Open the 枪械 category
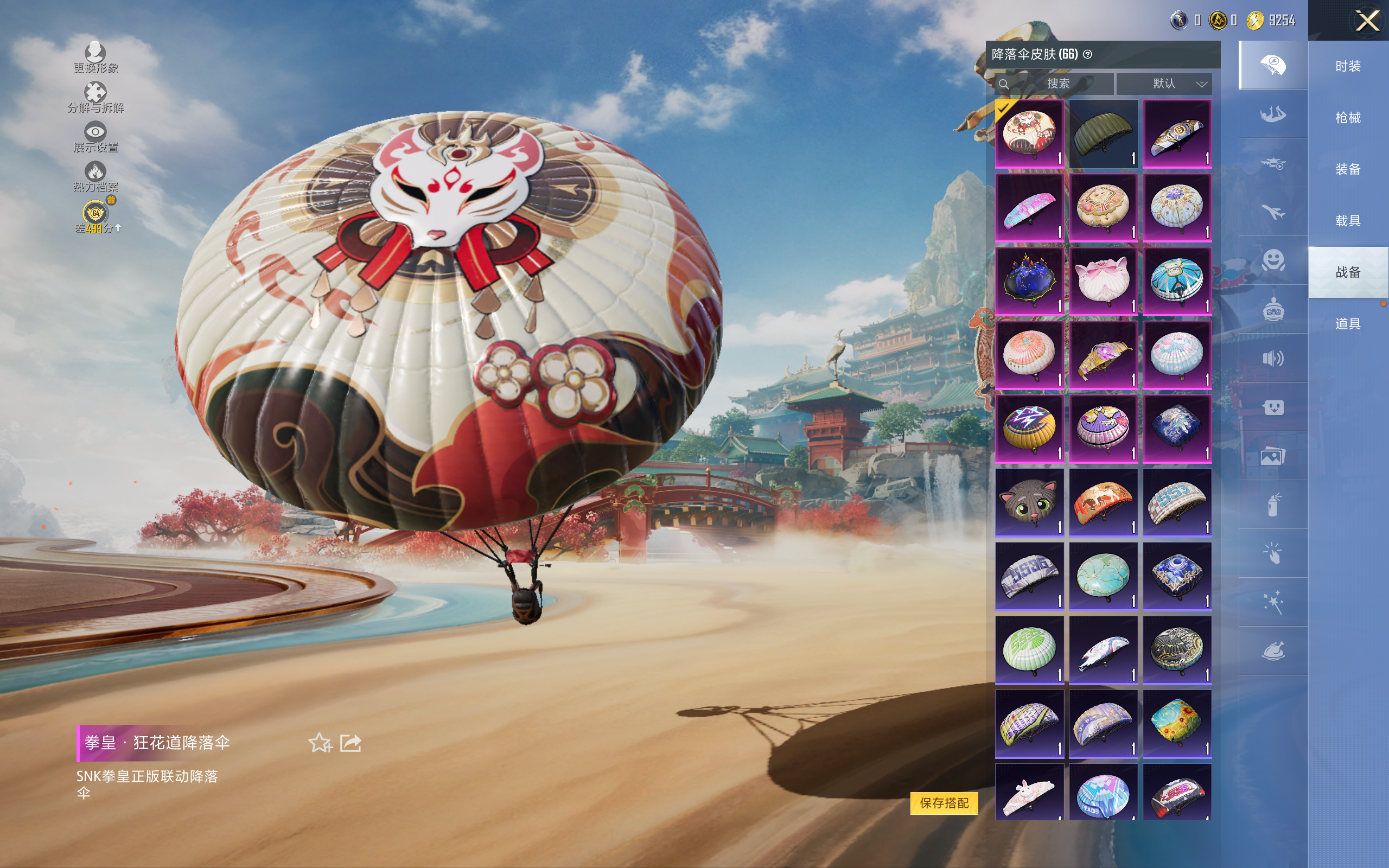The image size is (1389, 868). [1348, 118]
